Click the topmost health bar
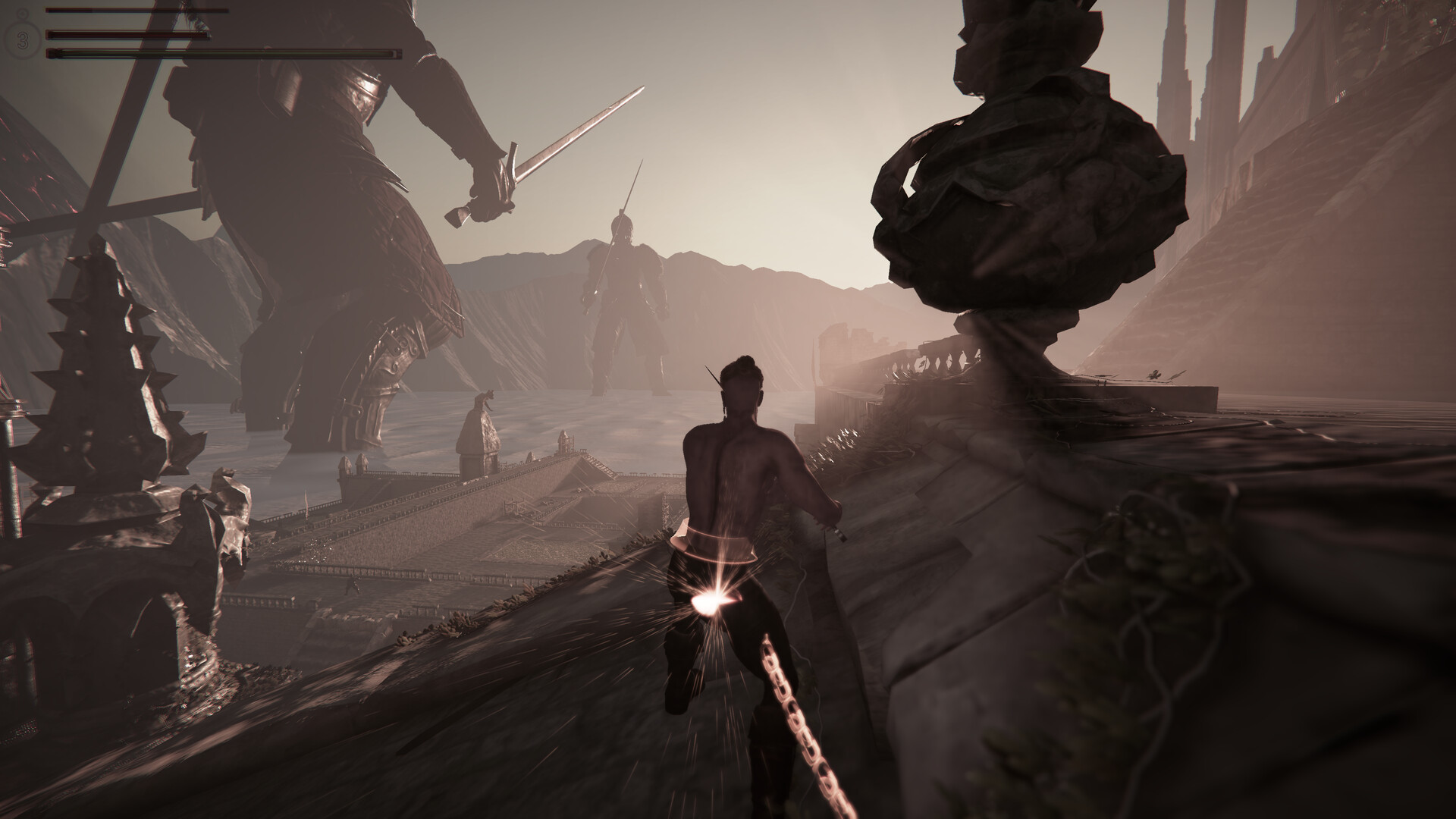This screenshot has width=1456, height=819. click(x=136, y=11)
